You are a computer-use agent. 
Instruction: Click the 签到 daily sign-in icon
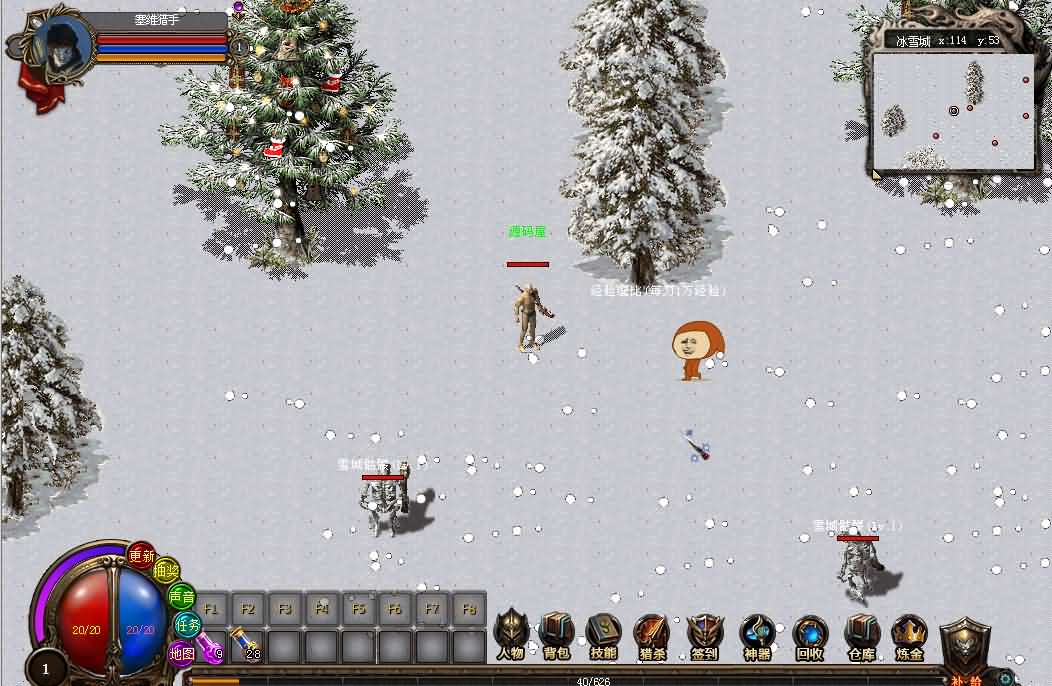704,633
